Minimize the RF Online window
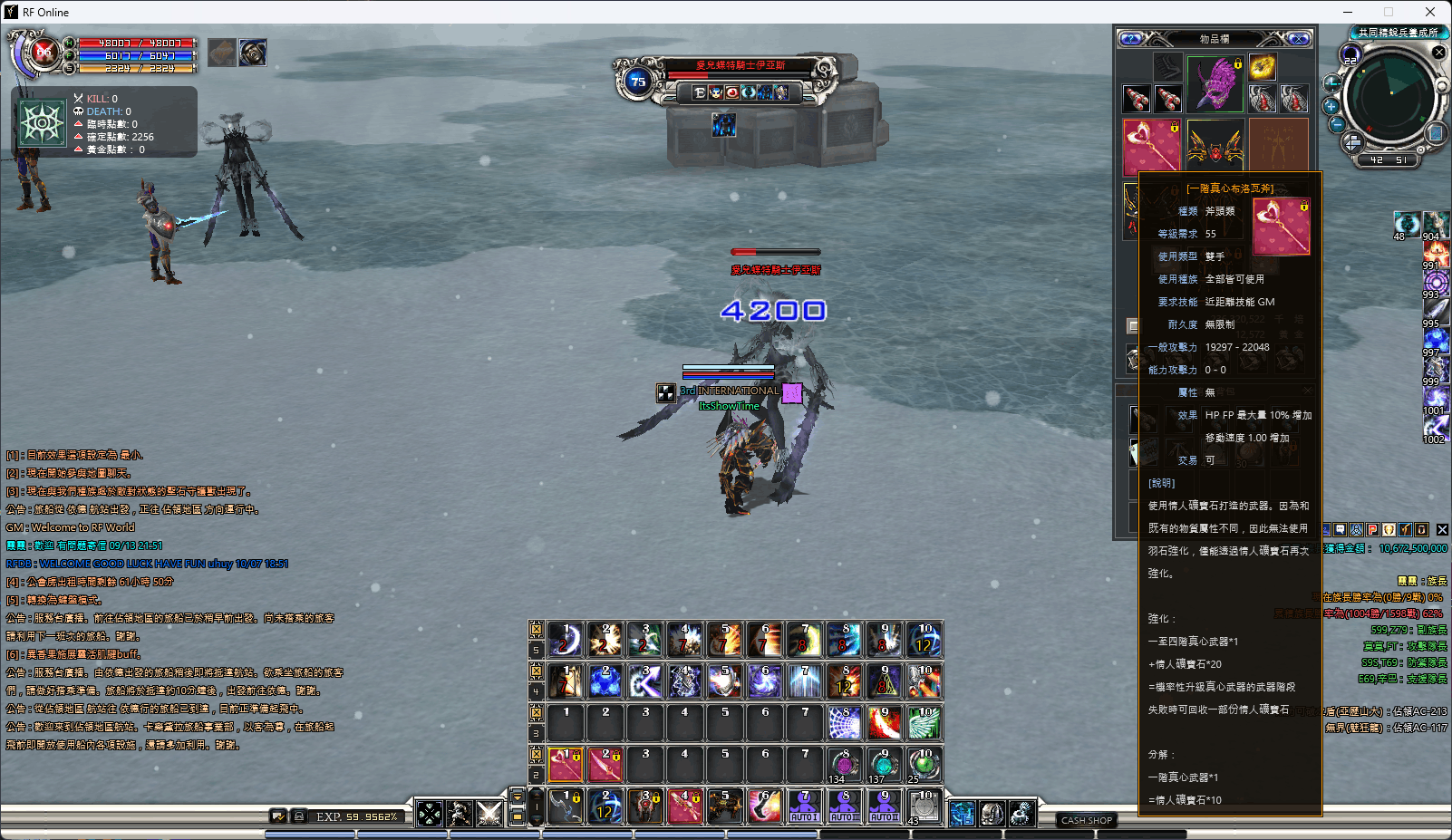1452x840 pixels. click(1347, 12)
